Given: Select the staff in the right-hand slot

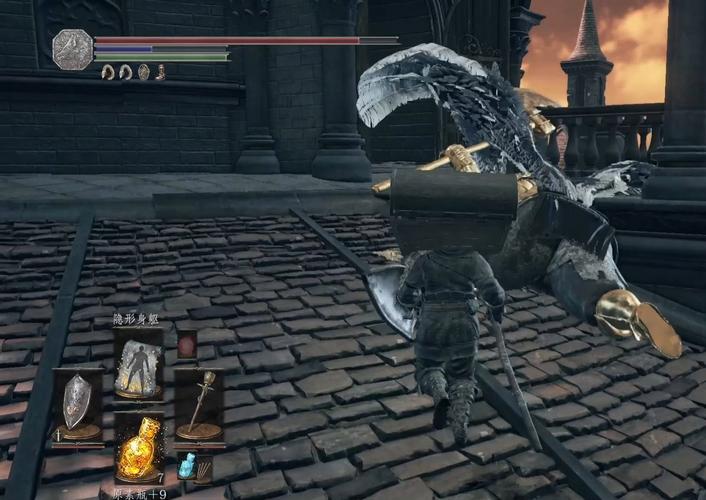Looking at the screenshot, I should (198, 404).
